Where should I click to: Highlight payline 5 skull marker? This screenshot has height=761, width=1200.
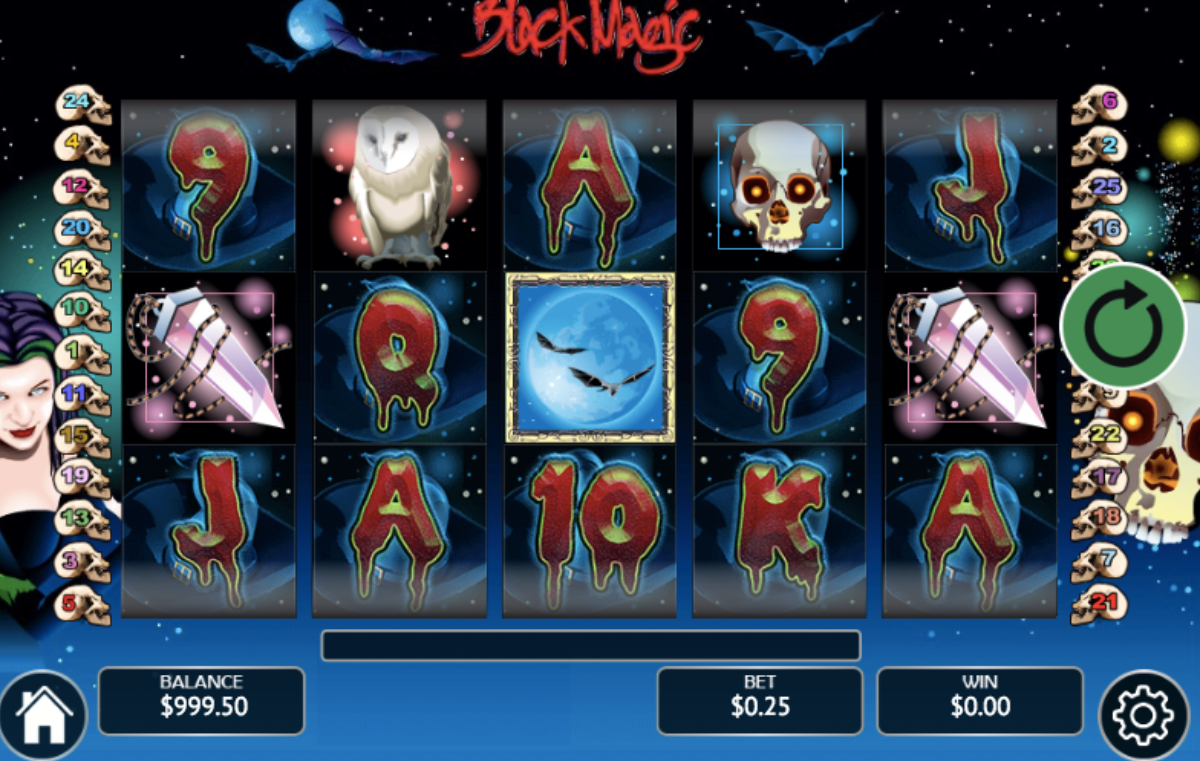click(x=82, y=604)
